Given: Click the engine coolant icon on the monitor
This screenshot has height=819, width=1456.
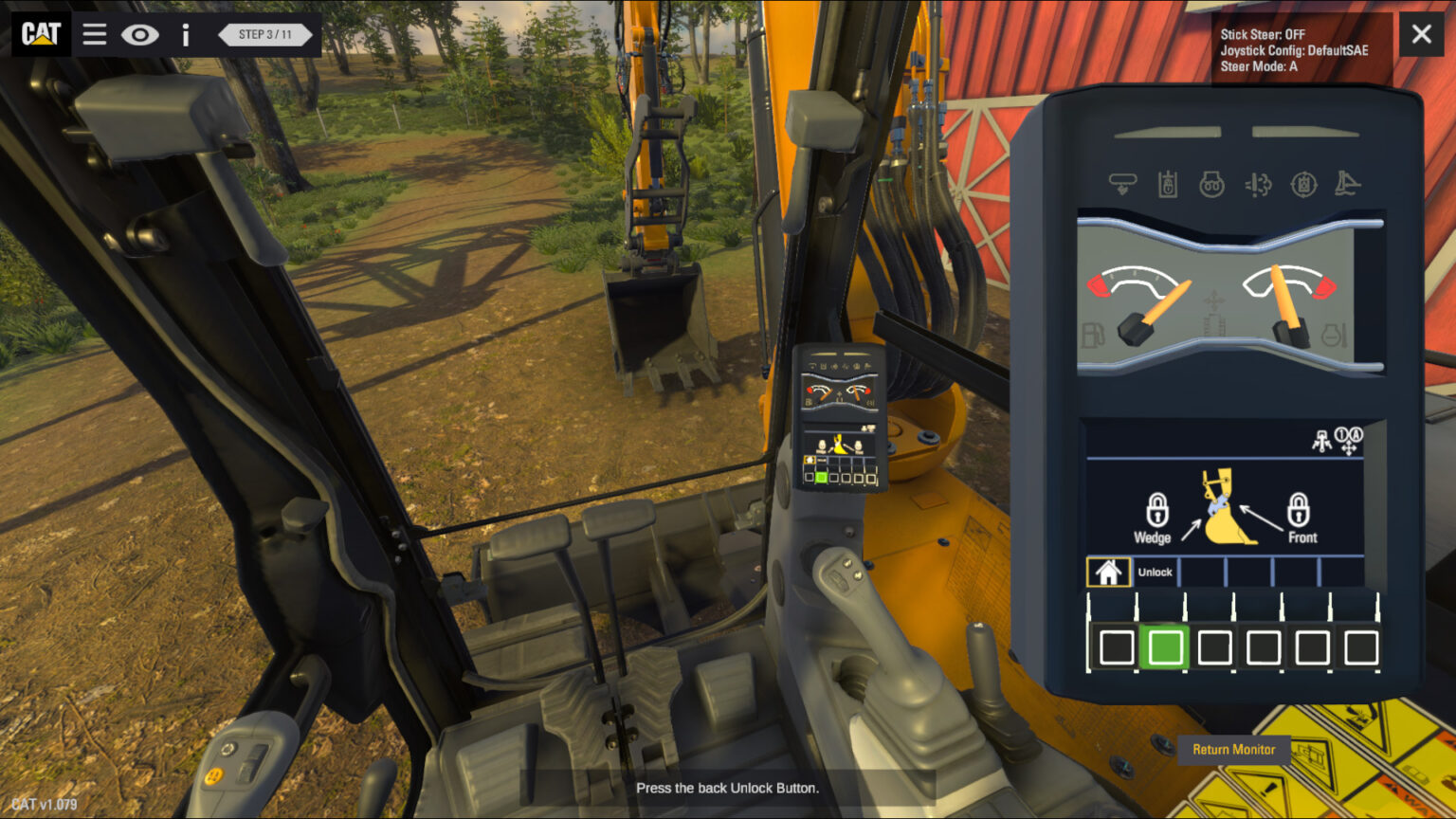Looking at the screenshot, I should coord(1211,185).
